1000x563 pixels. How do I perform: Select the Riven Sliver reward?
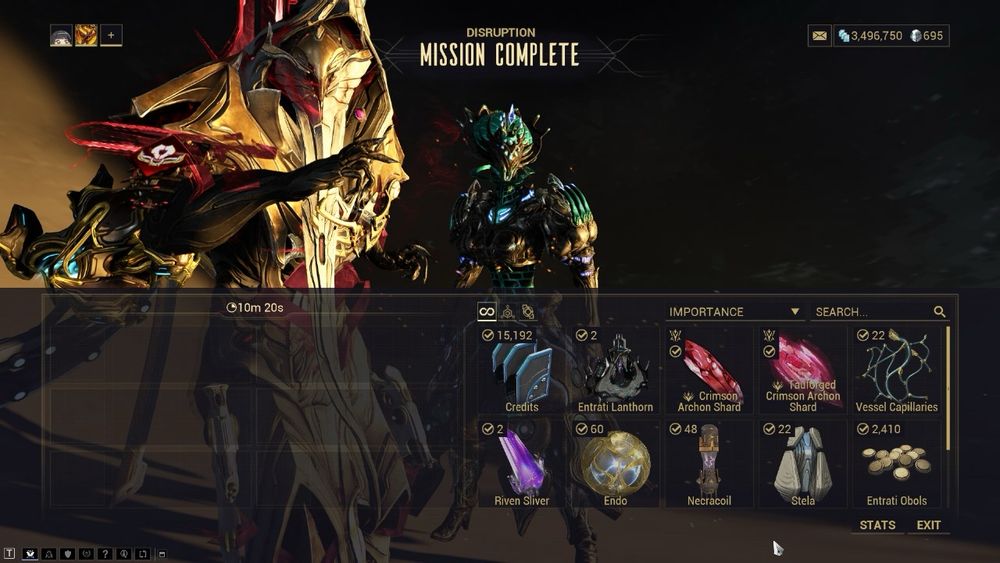[x=522, y=464]
